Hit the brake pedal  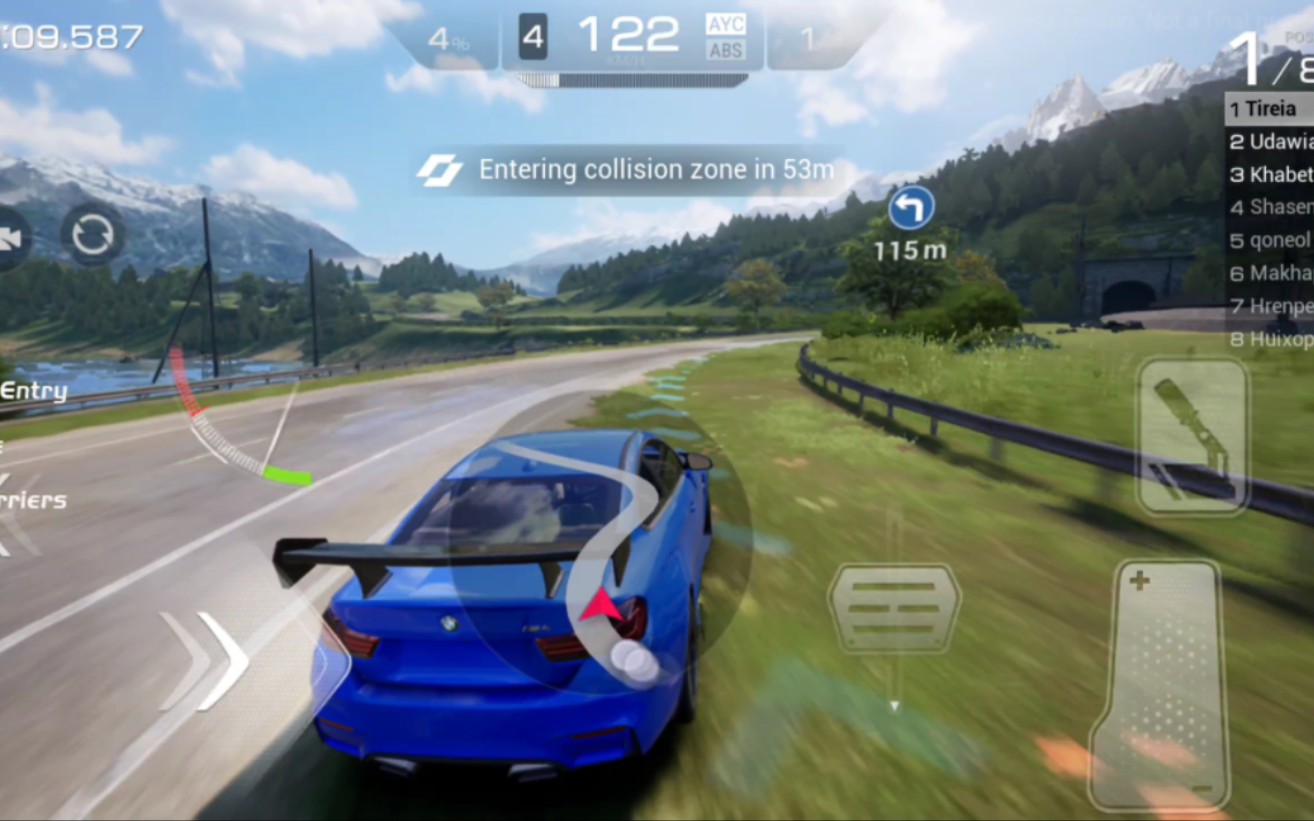click(894, 607)
